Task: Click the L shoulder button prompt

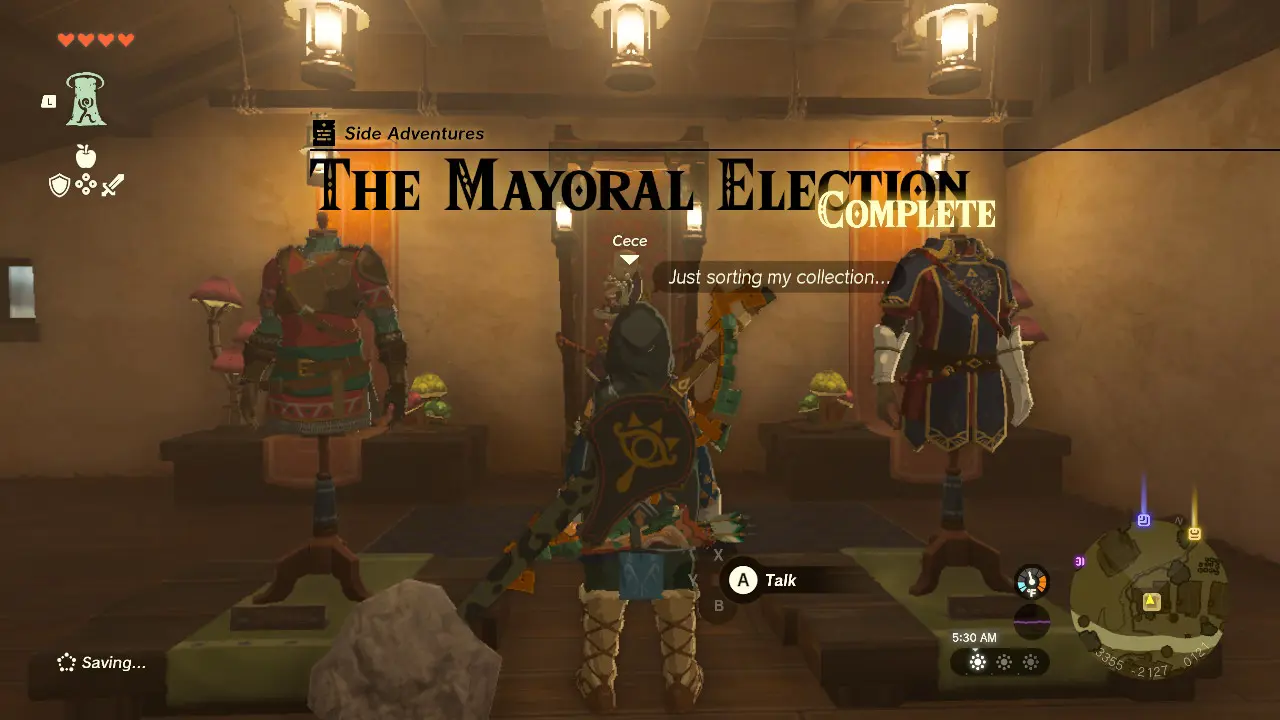Action: (49, 100)
